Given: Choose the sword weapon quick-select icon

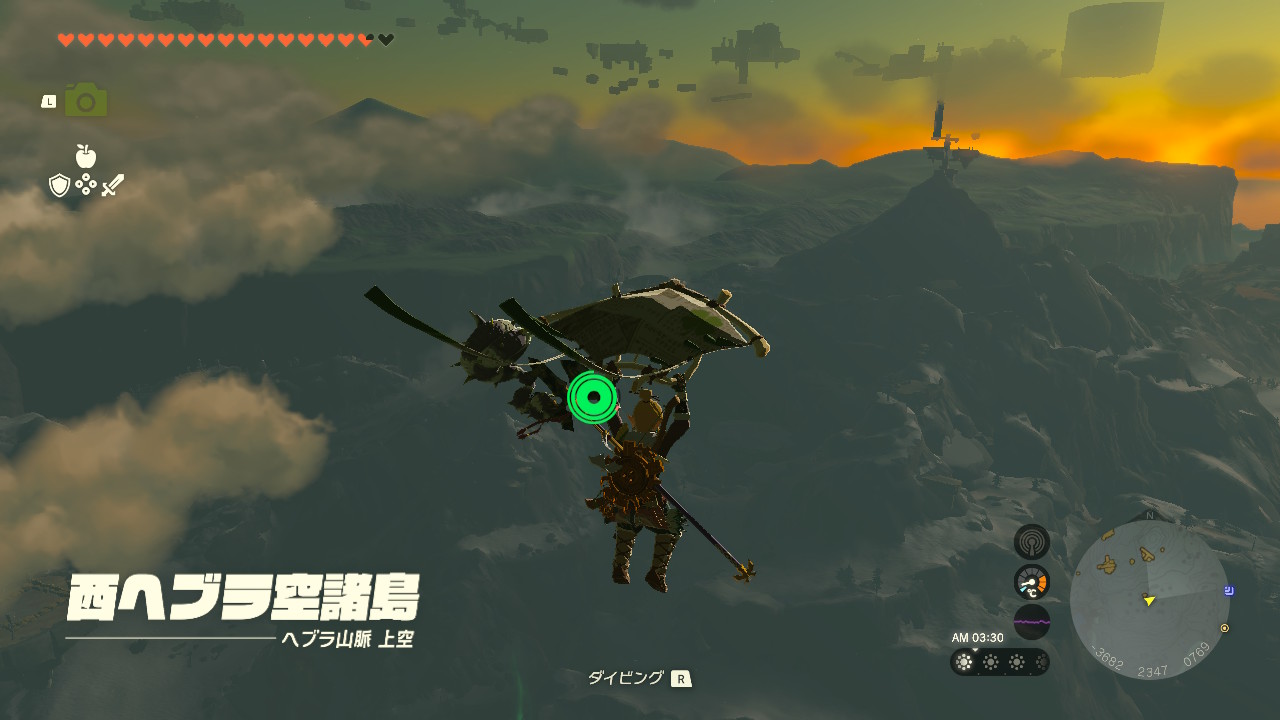Looking at the screenshot, I should pos(112,185).
